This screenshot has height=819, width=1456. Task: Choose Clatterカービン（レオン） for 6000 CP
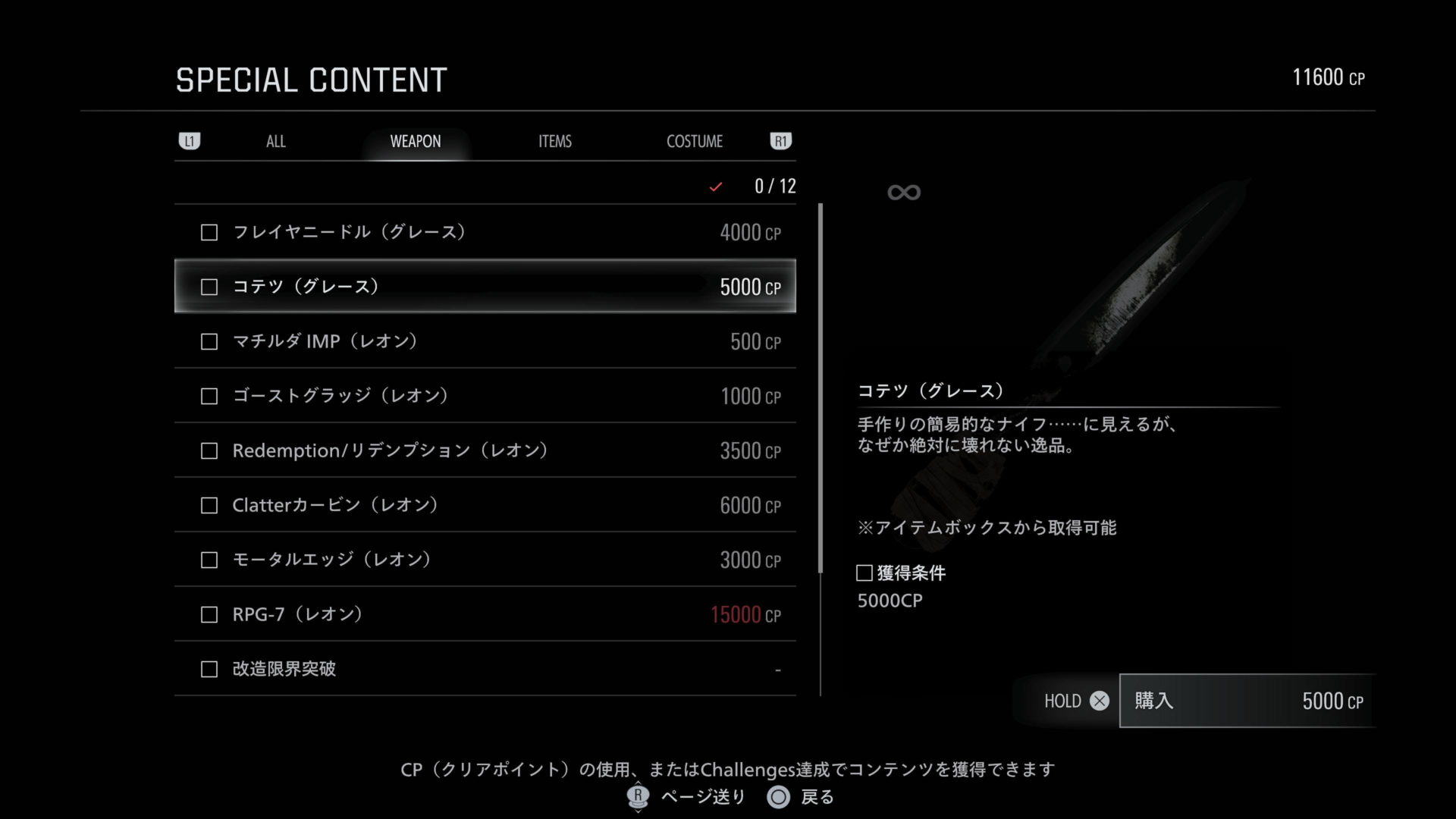485,505
